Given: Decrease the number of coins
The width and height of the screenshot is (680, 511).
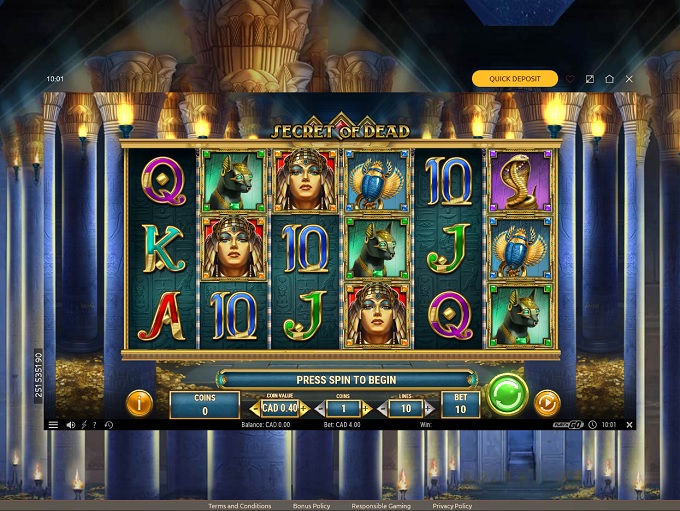Looking at the screenshot, I should click(x=320, y=409).
